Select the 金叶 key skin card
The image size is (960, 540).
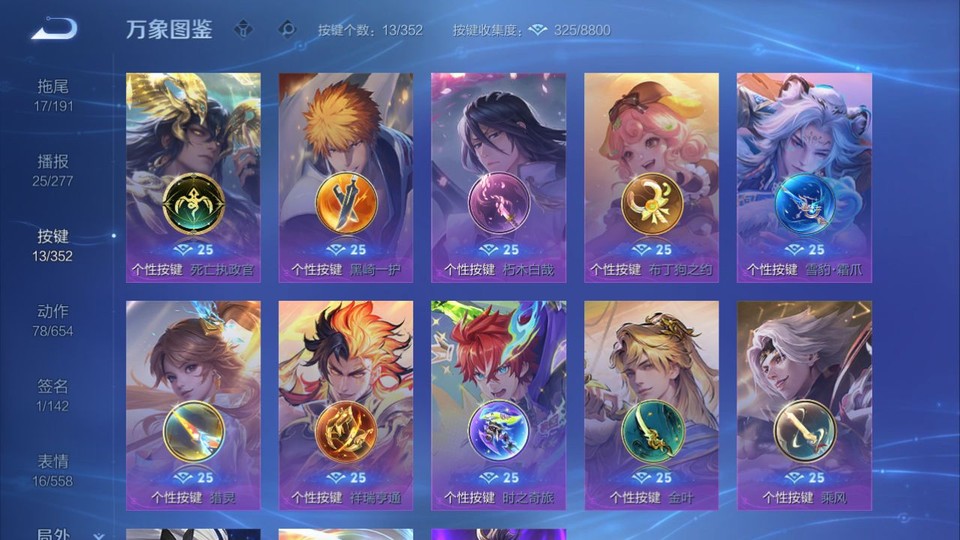coord(651,405)
